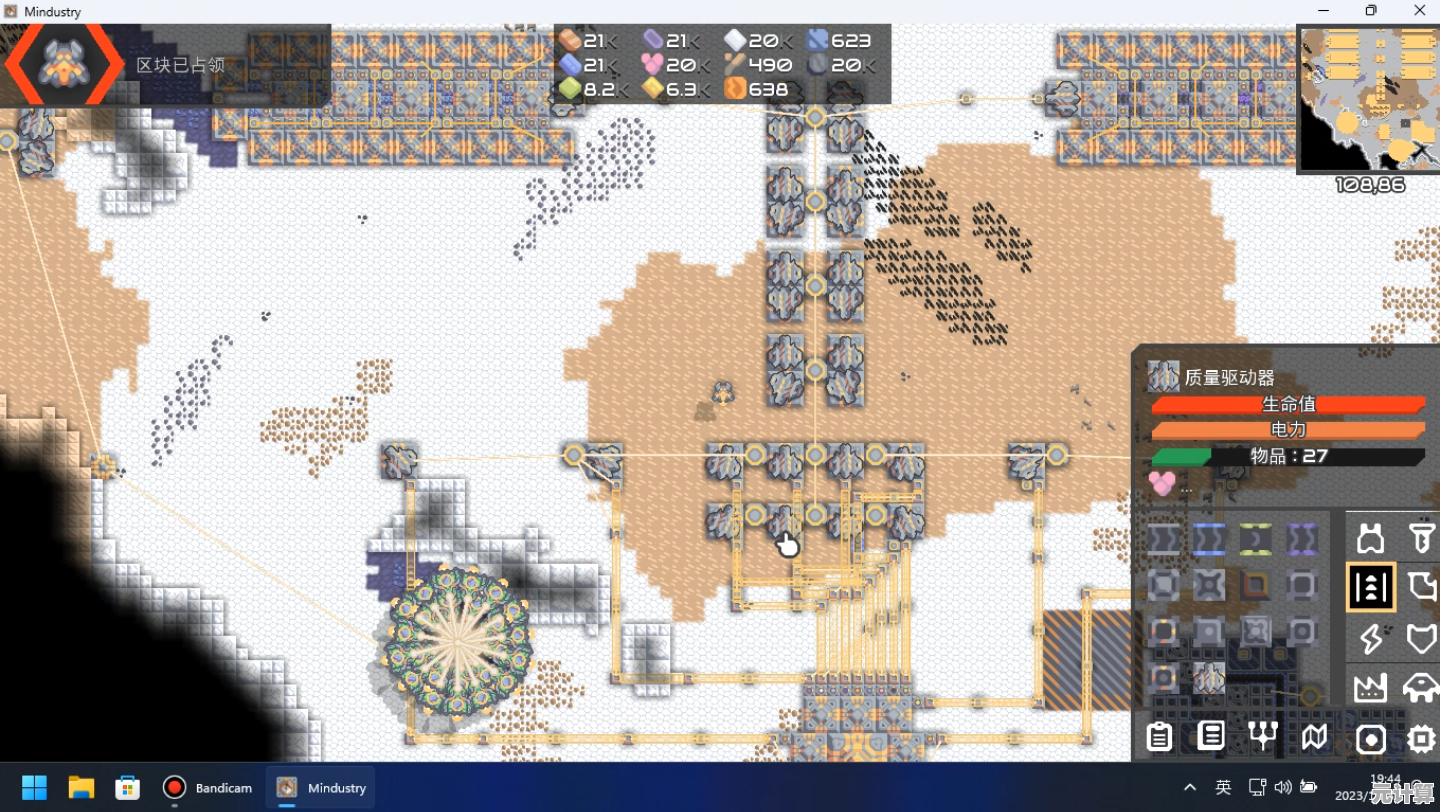Pick the yellow-green plastanium conveyor block
Screen dimensions: 1440x812
click(x=1255, y=540)
